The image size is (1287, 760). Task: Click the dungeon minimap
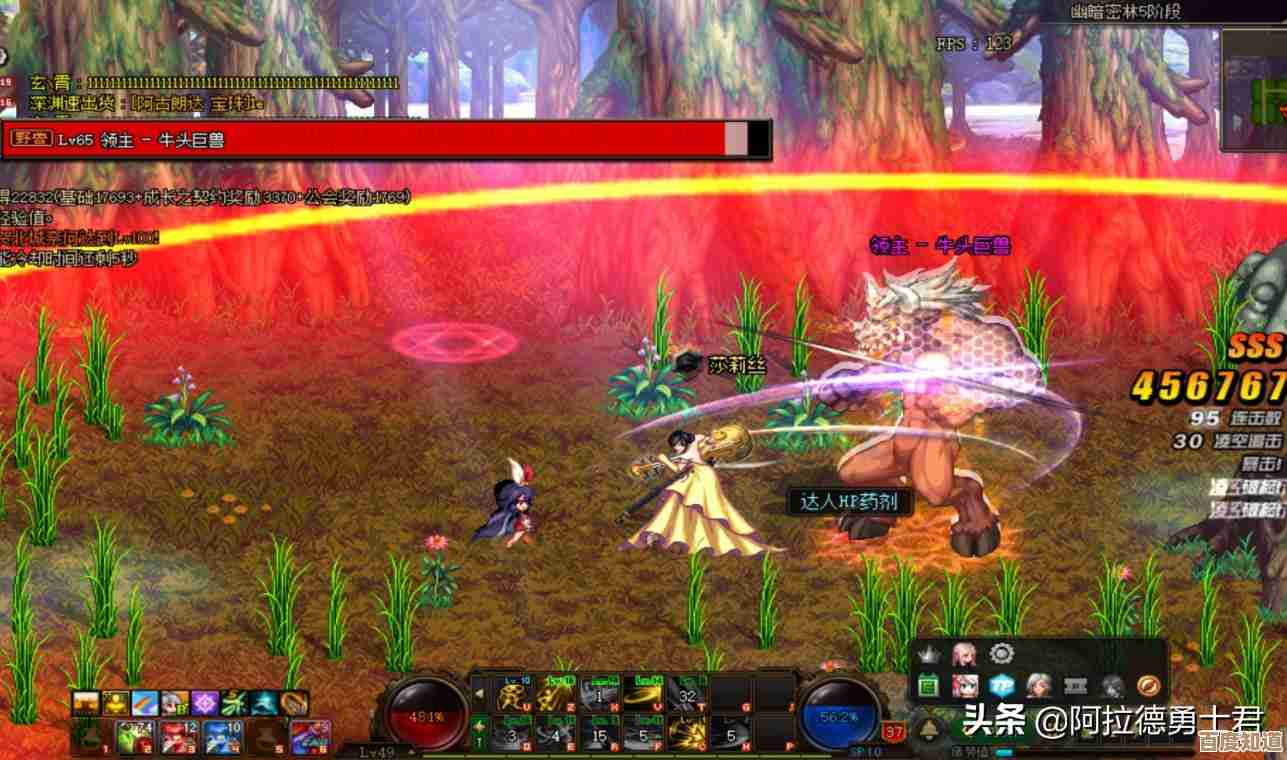[1254, 90]
